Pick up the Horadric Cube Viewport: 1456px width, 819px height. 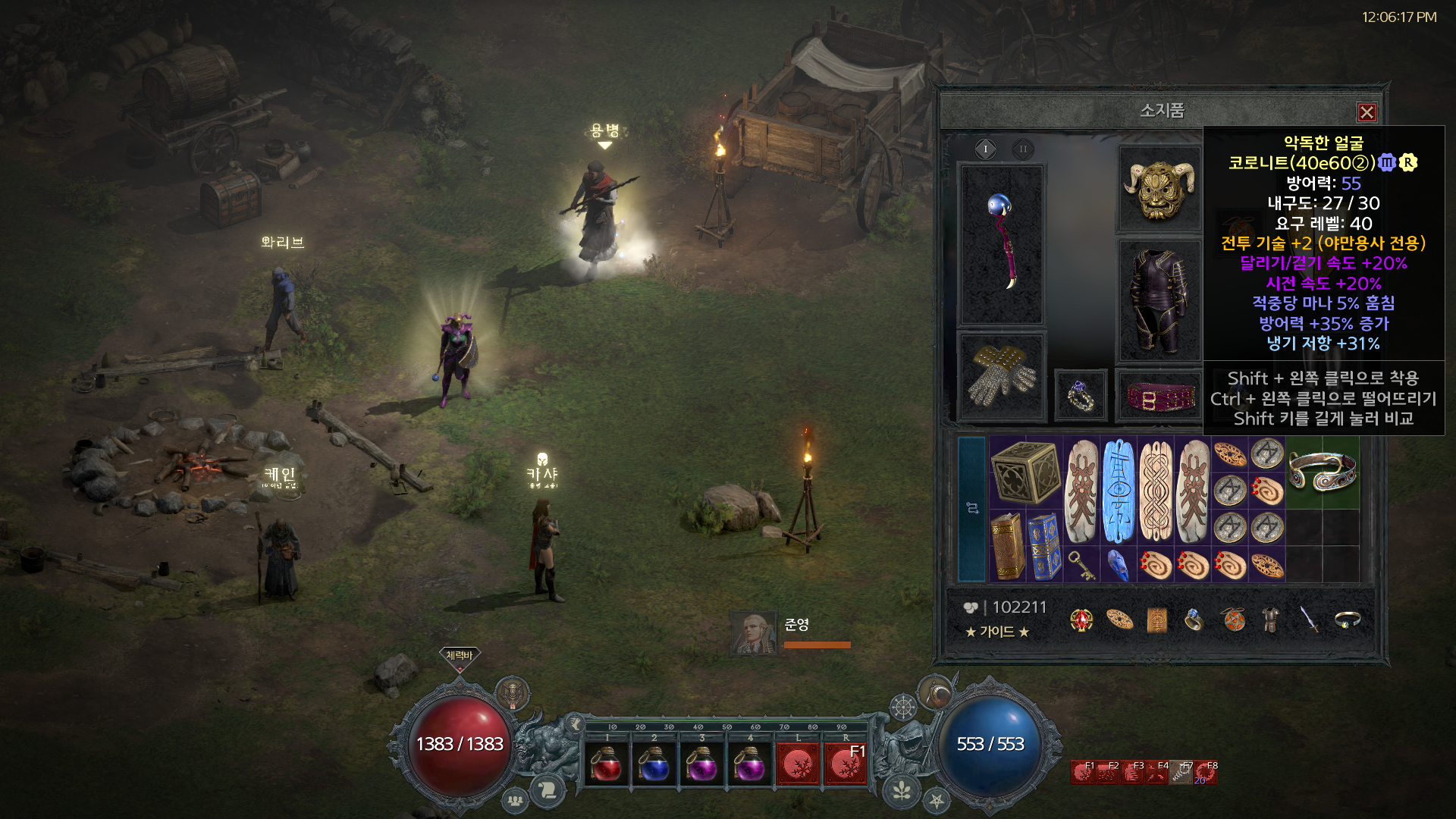(1025, 472)
